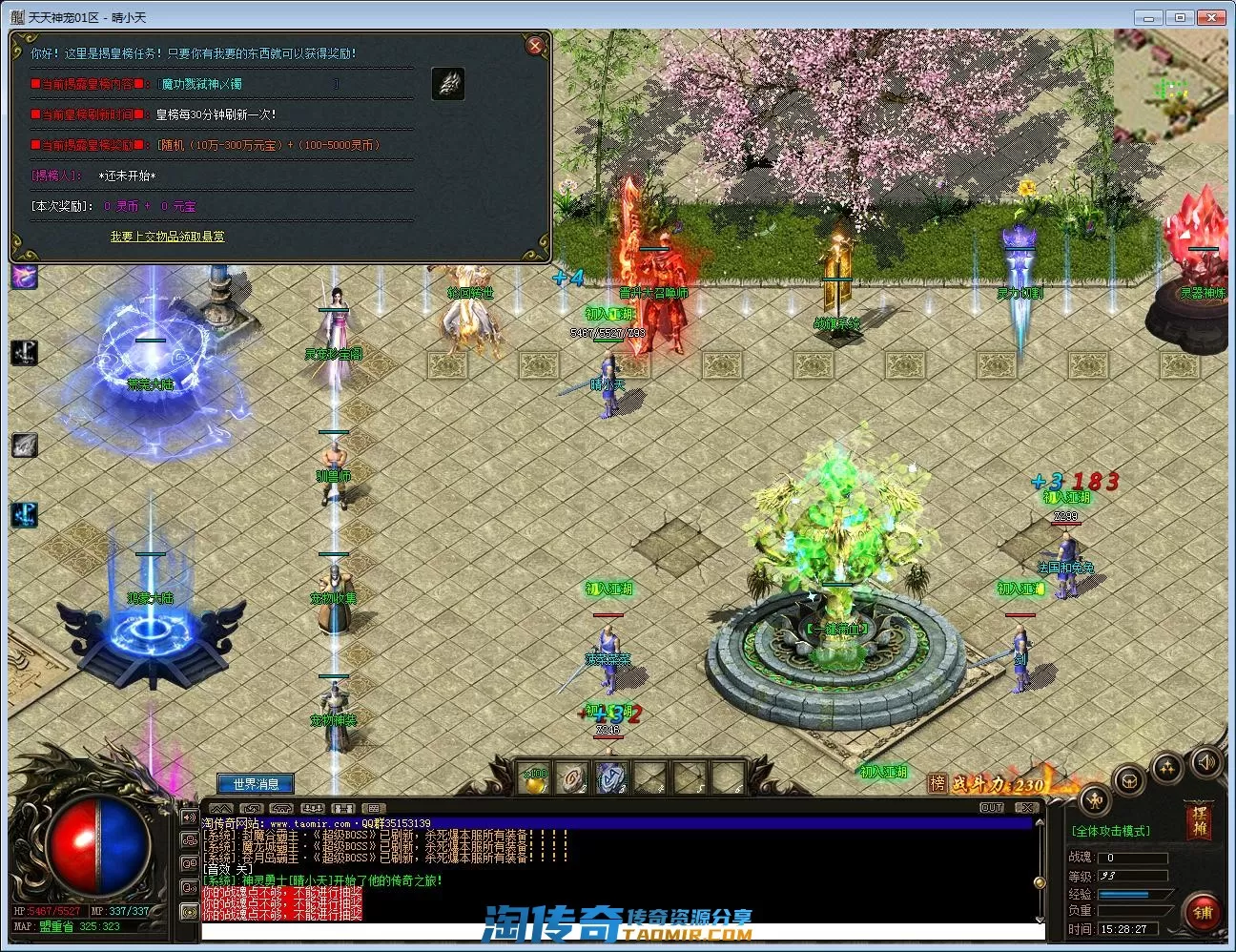Click the purple skill icon on left edge
This screenshot has width=1236, height=952.
[25, 277]
